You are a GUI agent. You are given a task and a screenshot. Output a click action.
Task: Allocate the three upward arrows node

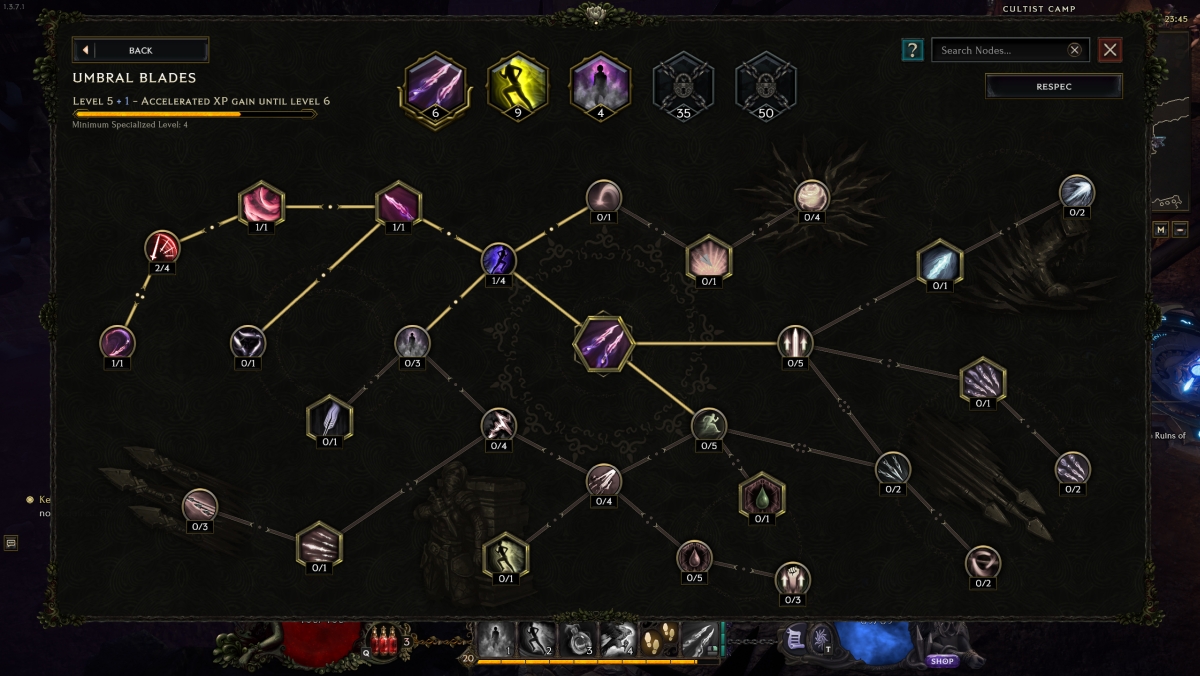pos(795,342)
